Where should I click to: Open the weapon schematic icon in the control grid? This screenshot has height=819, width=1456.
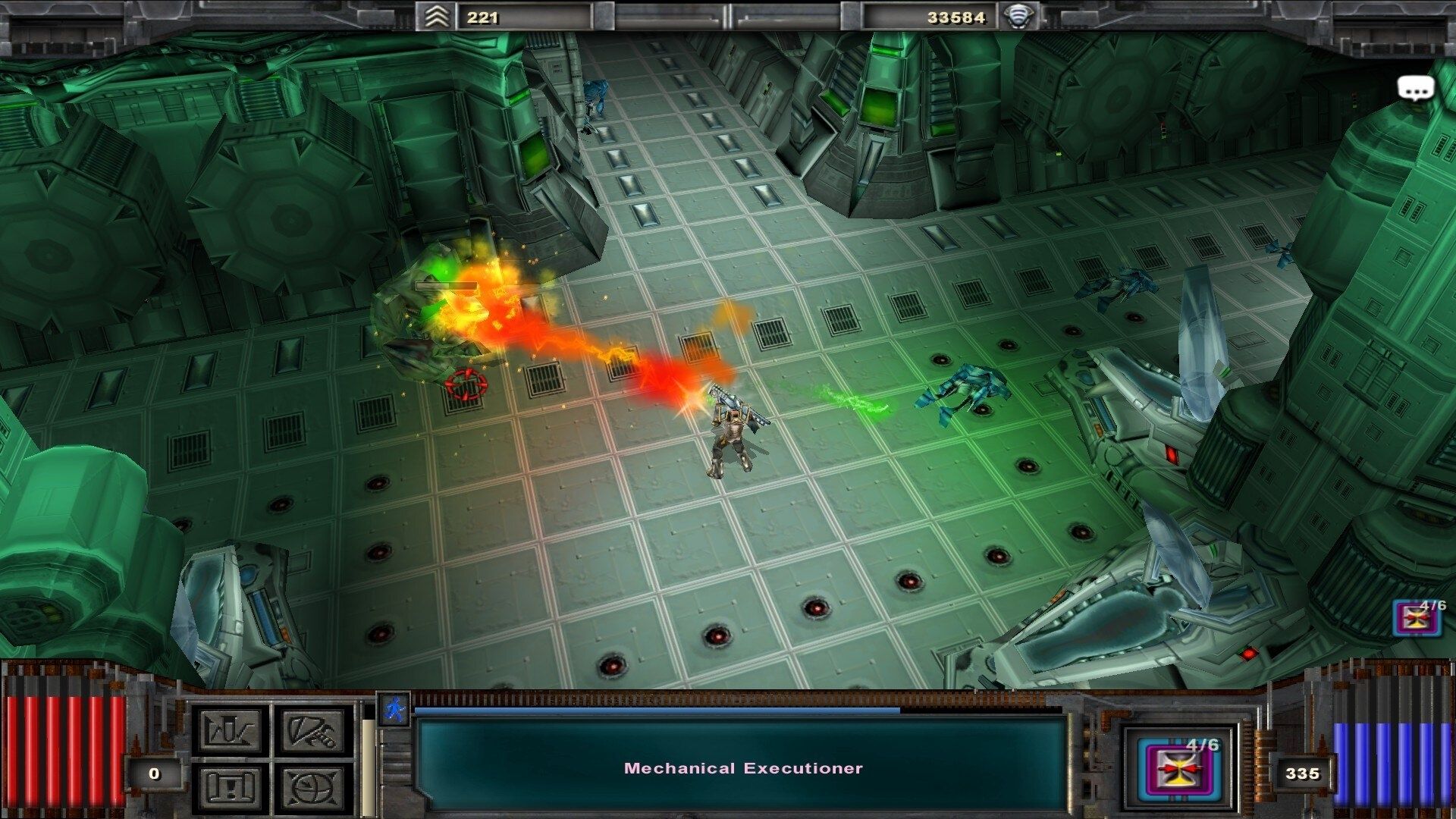(312, 730)
